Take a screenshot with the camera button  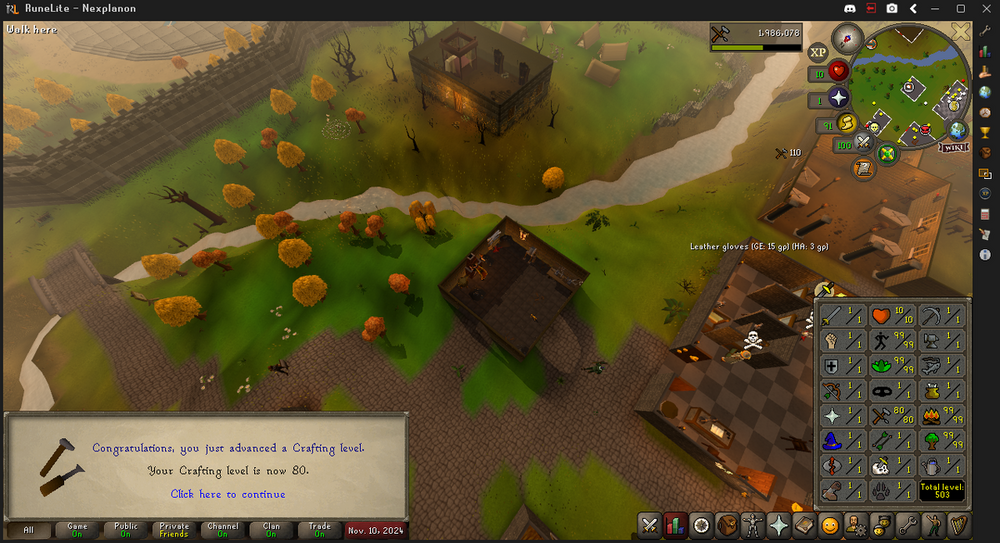tap(891, 9)
